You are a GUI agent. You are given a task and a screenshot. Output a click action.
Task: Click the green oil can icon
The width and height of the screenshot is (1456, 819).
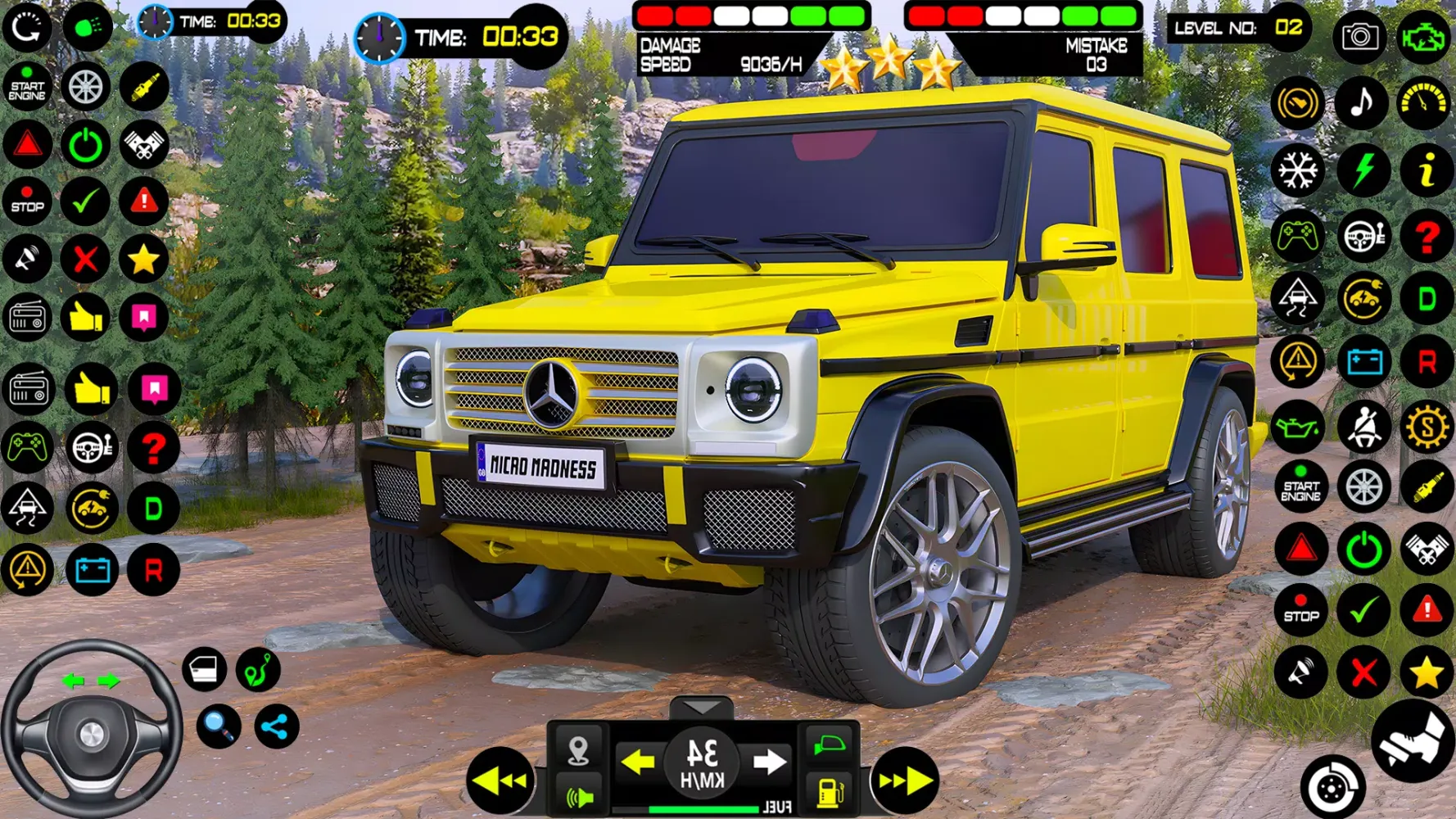pos(1298,427)
